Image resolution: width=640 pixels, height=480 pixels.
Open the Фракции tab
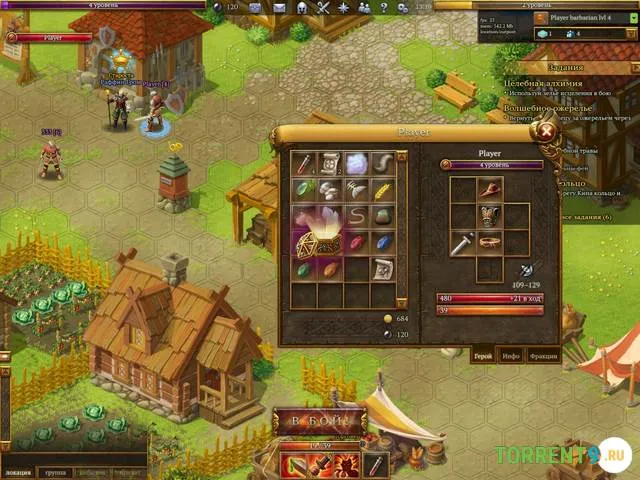[x=544, y=354]
